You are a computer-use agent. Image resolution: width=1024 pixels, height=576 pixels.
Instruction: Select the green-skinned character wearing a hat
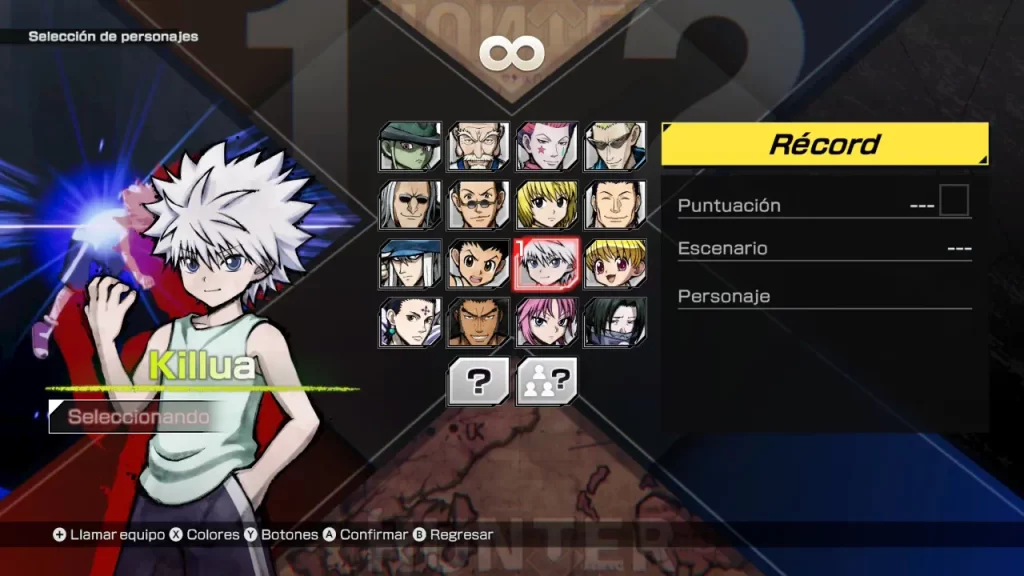coord(410,147)
